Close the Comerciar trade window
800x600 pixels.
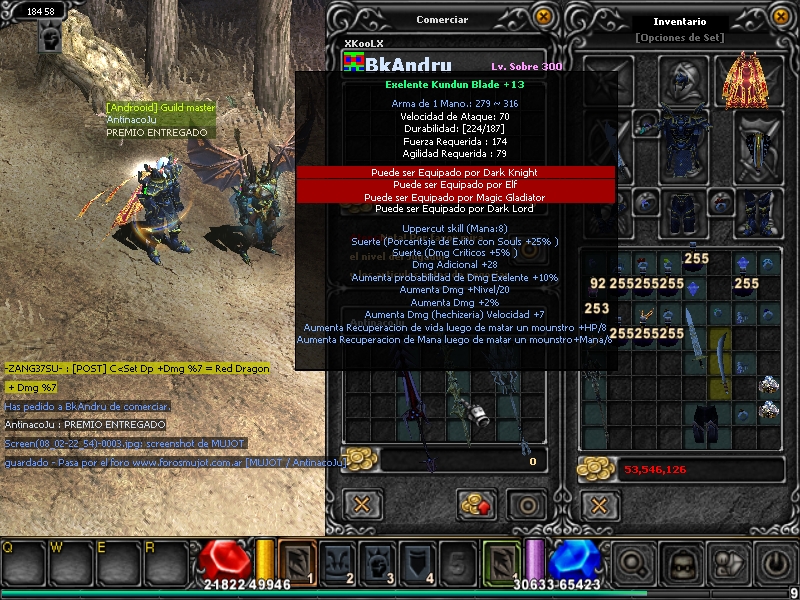click(543, 16)
